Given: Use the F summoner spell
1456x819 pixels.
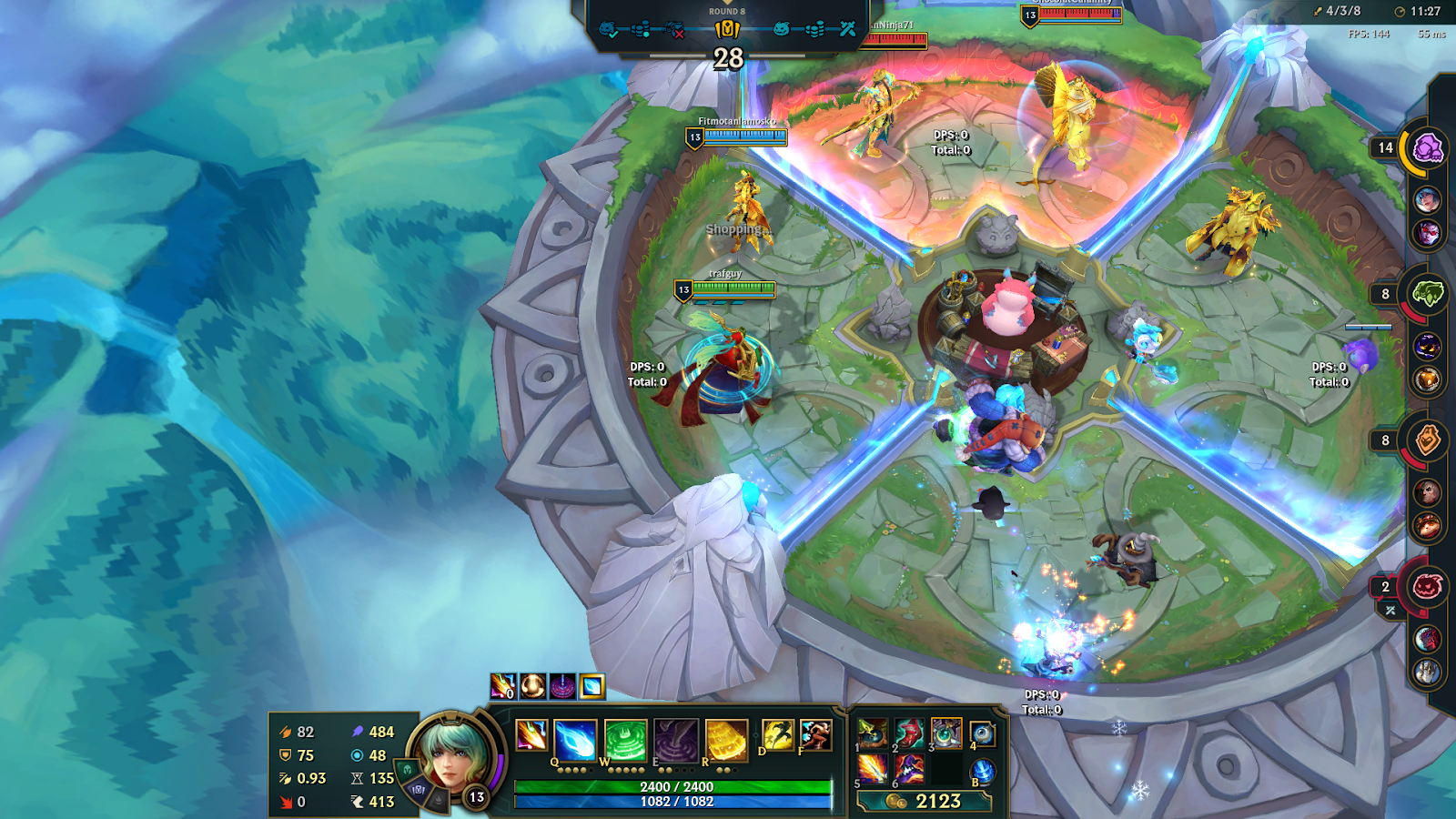Looking at the screenshot, I should (815, 733).
